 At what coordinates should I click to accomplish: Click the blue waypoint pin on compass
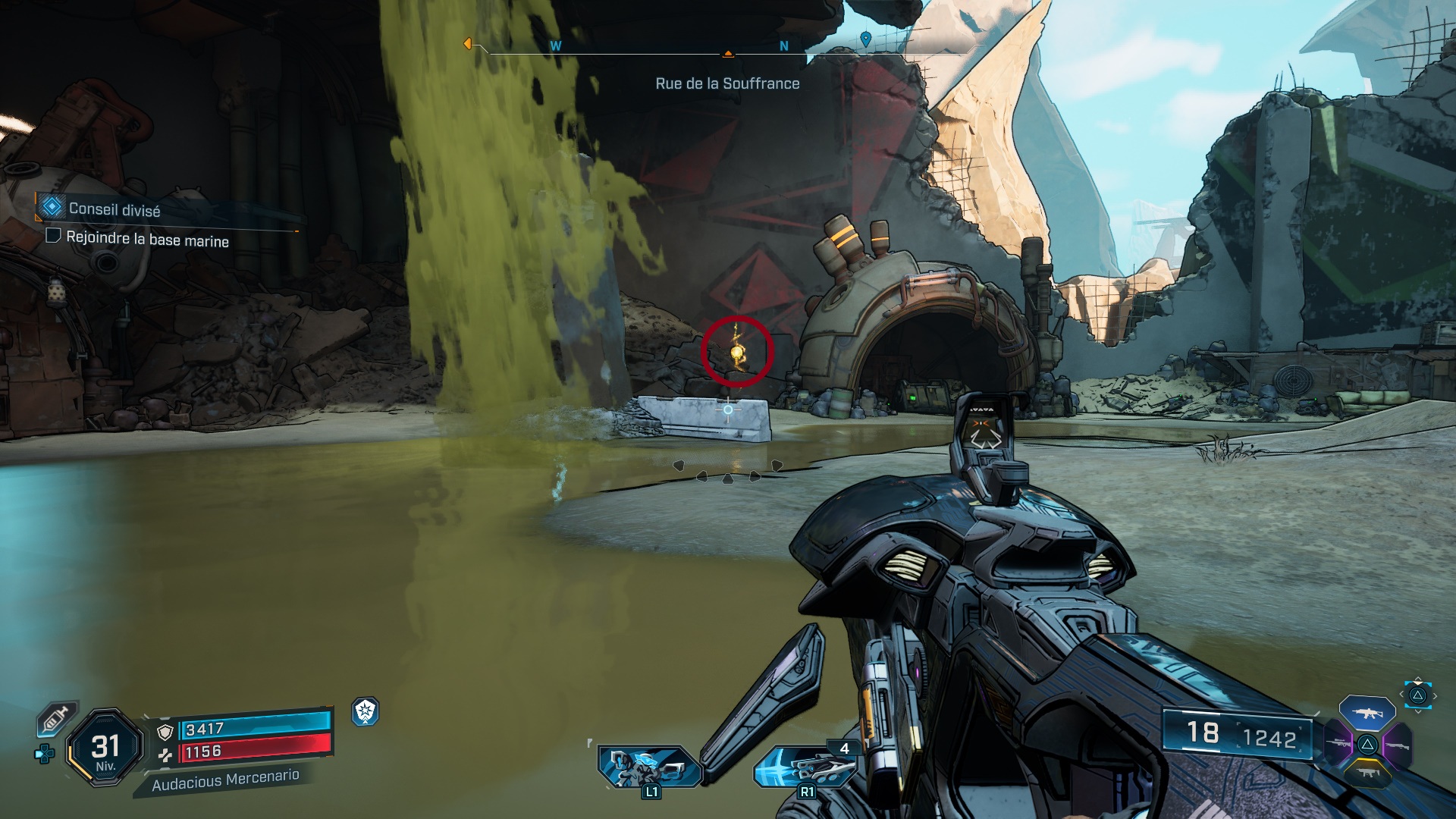tap(866, 38)
